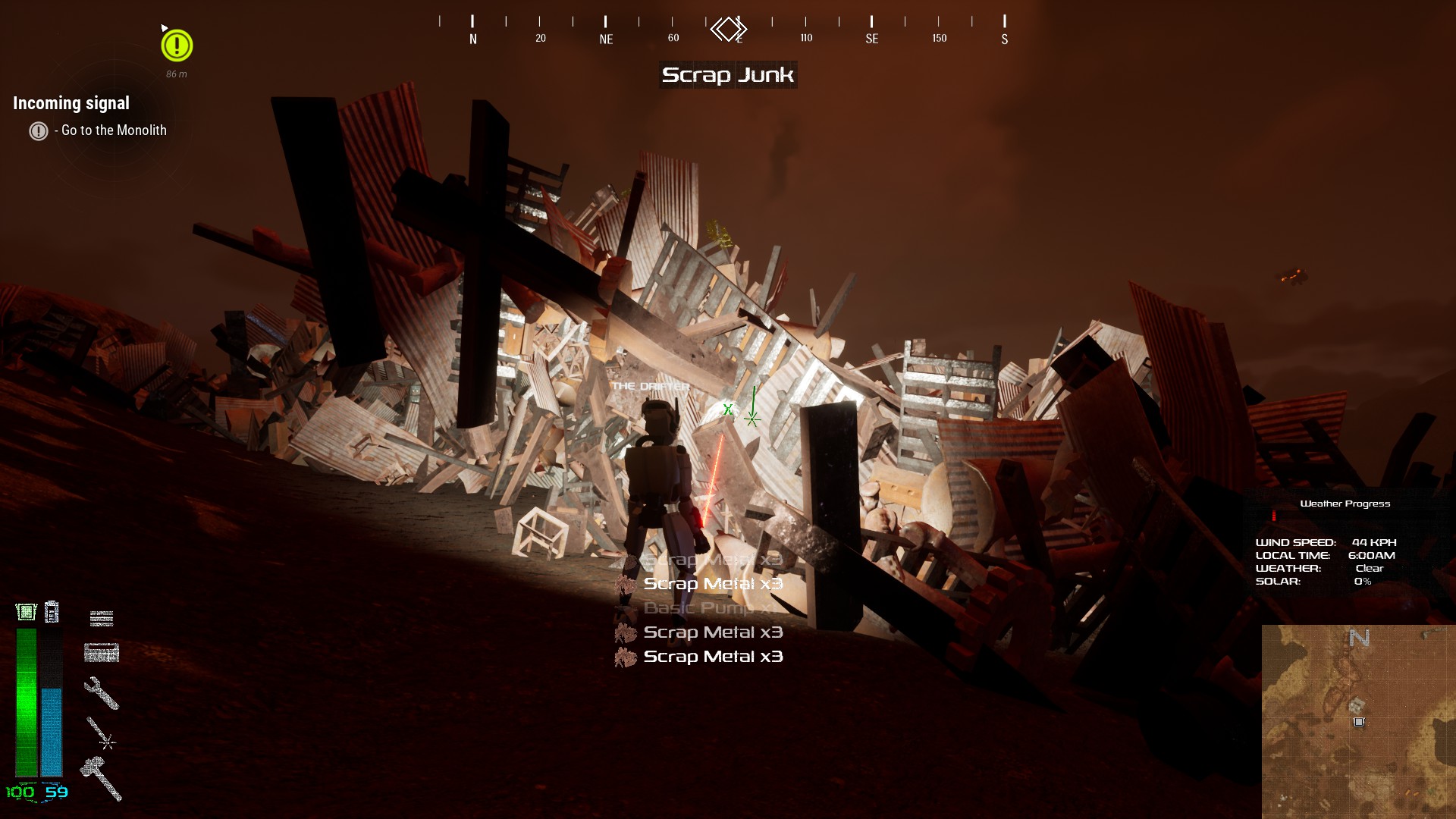1456x819 pixels.
Task: Open the Weather Progress panel
Action: click(1345, 504)
